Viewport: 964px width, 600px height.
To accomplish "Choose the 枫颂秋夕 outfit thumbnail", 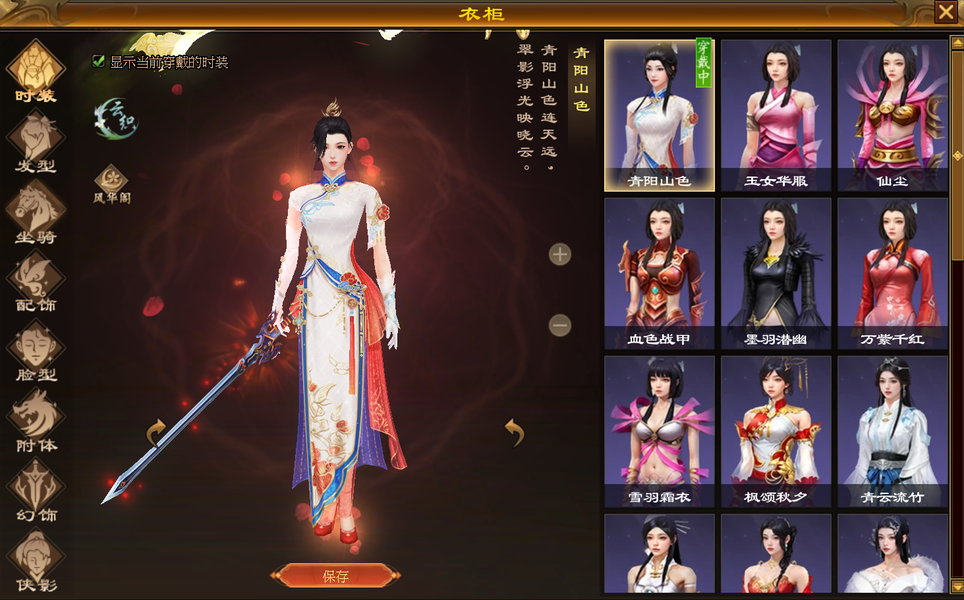I will tap(776, 431).
